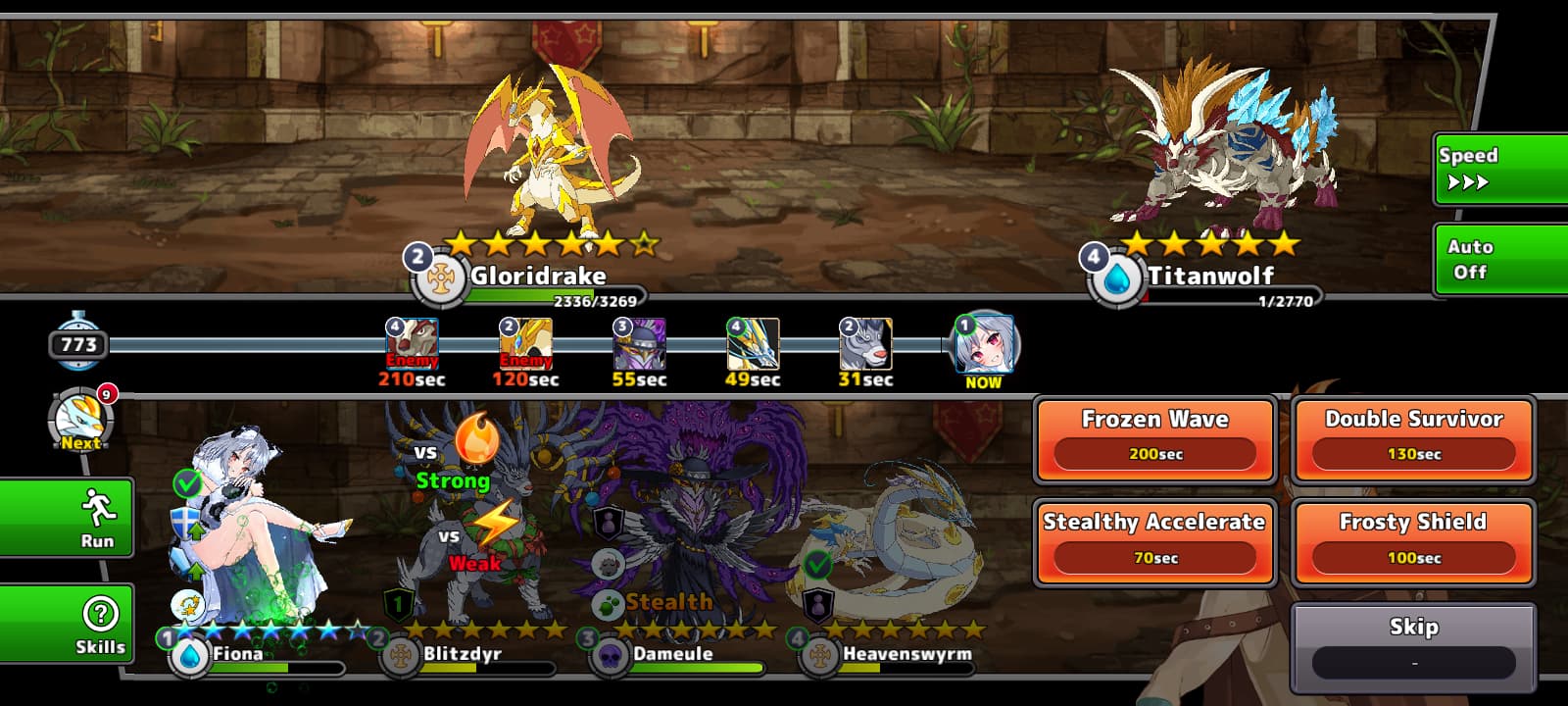Choose the Stealthy Accelerate skill
Viewport: 1568px width, 706px height.
click(1155, 542)
